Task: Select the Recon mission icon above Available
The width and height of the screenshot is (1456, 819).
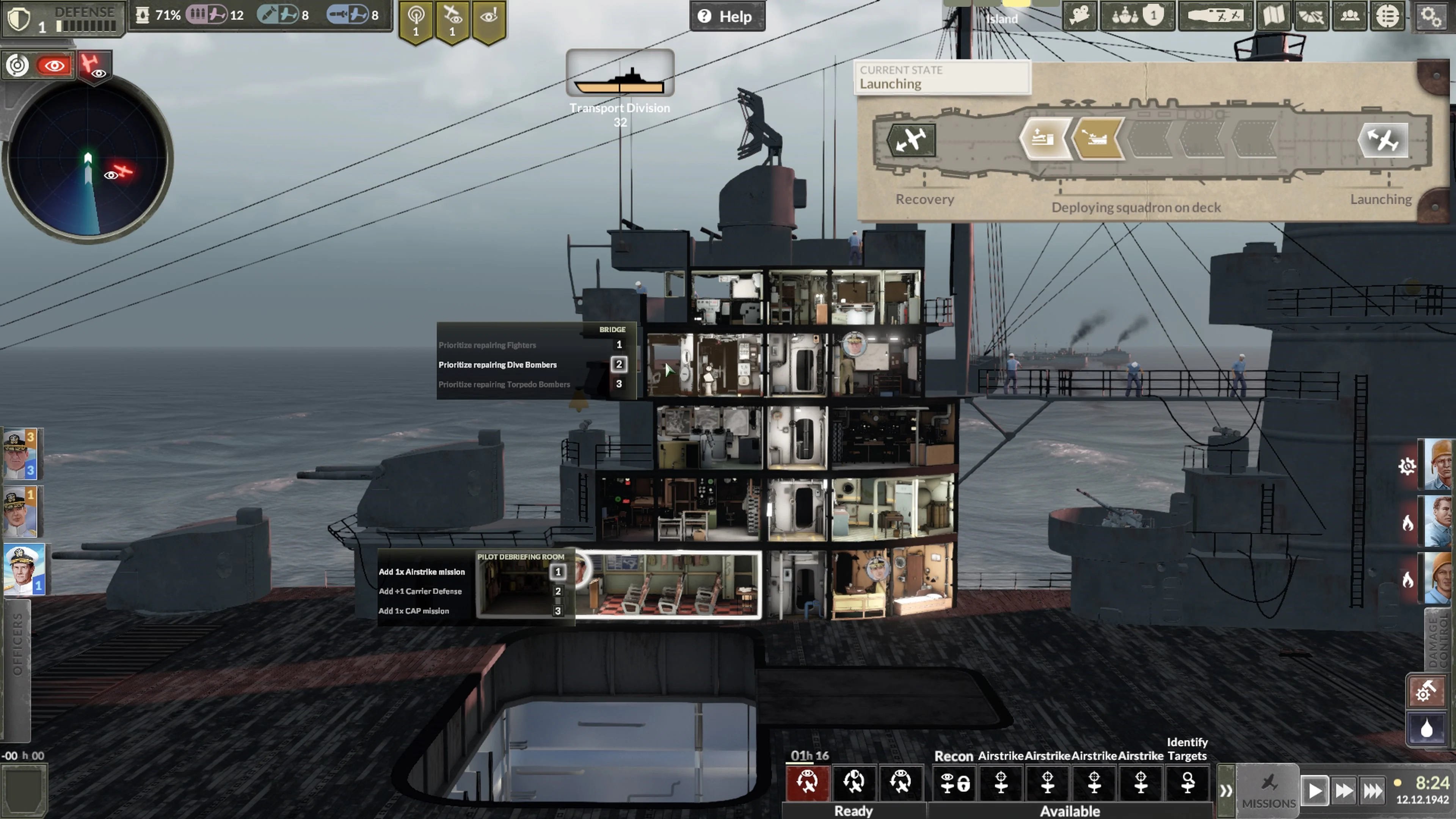Action: 954,783
